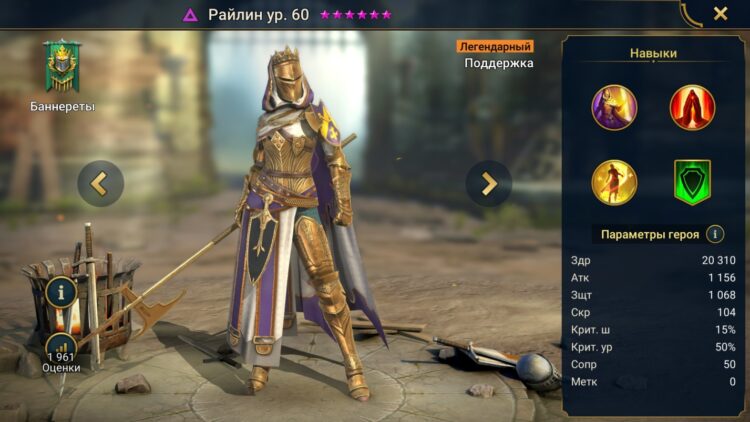
Task: Select the green shield passive skill
Action: coord(692,182)
